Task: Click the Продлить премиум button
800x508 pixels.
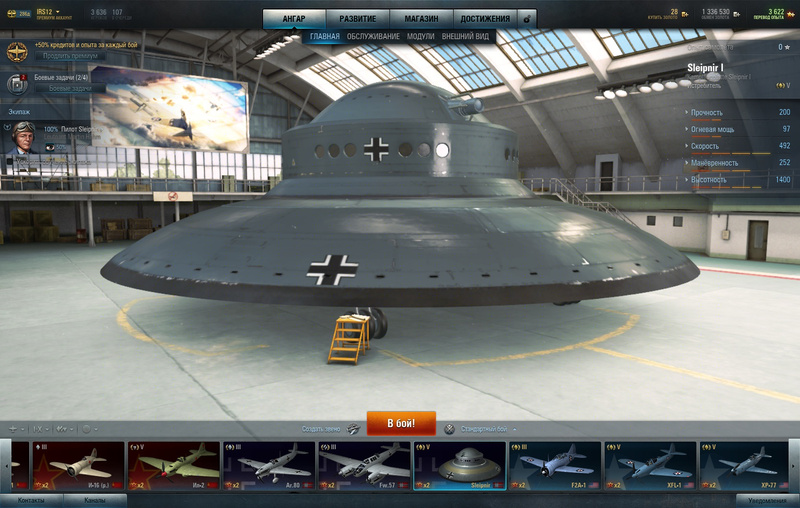Action: [70, 56]
